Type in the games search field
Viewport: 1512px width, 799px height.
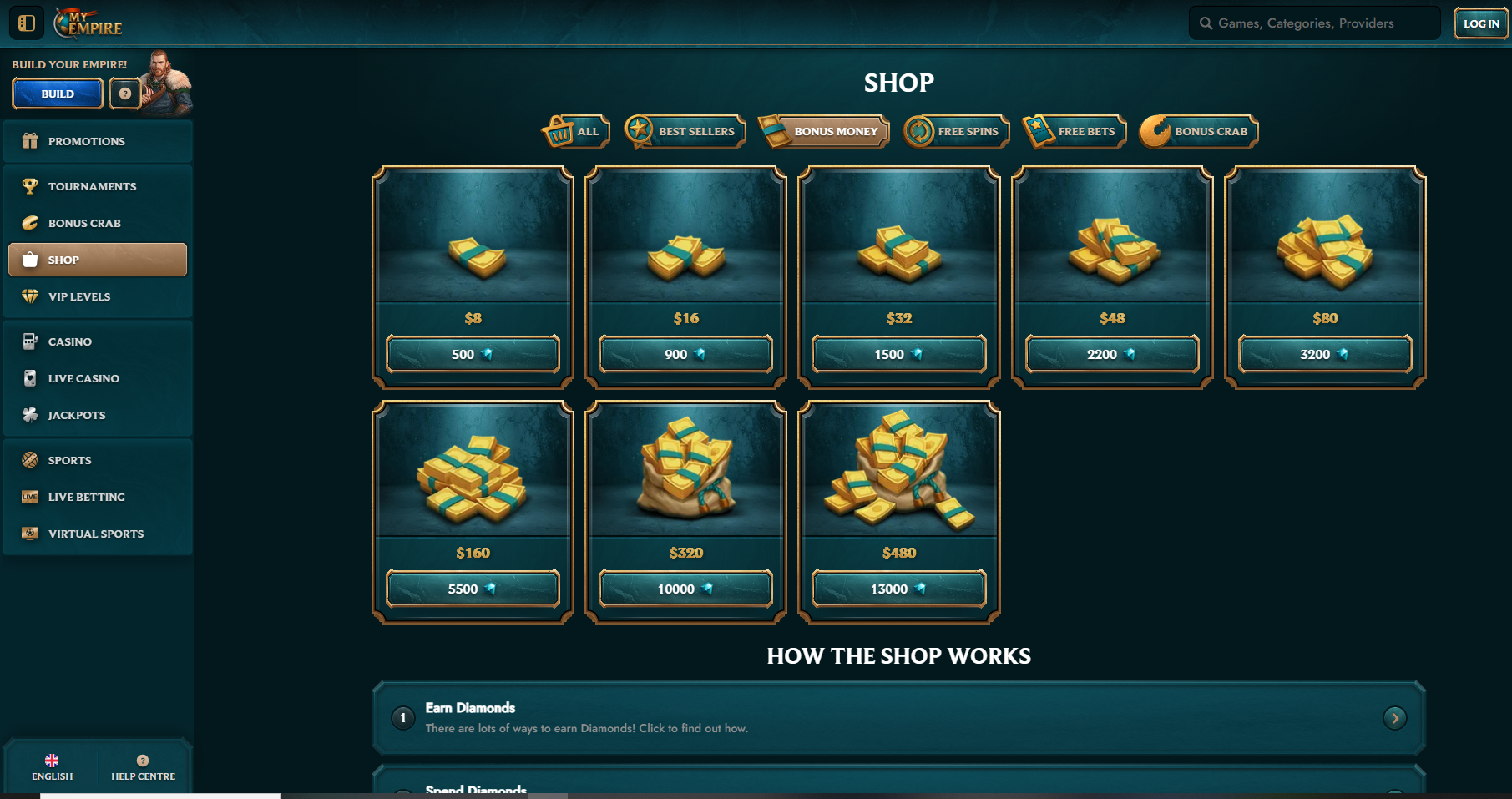pos(1319,23)
